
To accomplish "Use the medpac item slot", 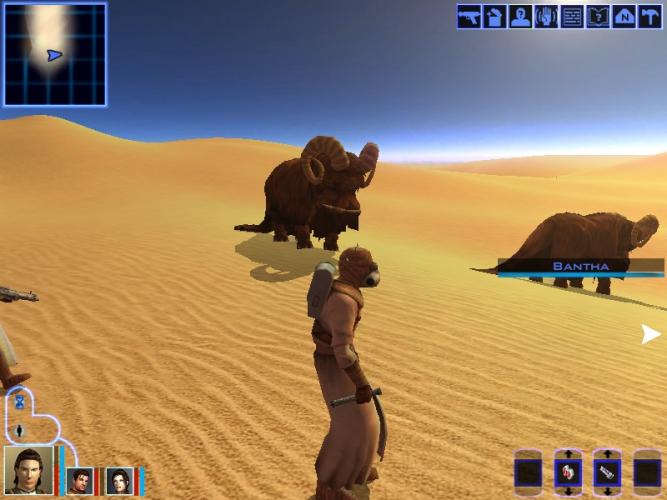I will coord(568,472).
